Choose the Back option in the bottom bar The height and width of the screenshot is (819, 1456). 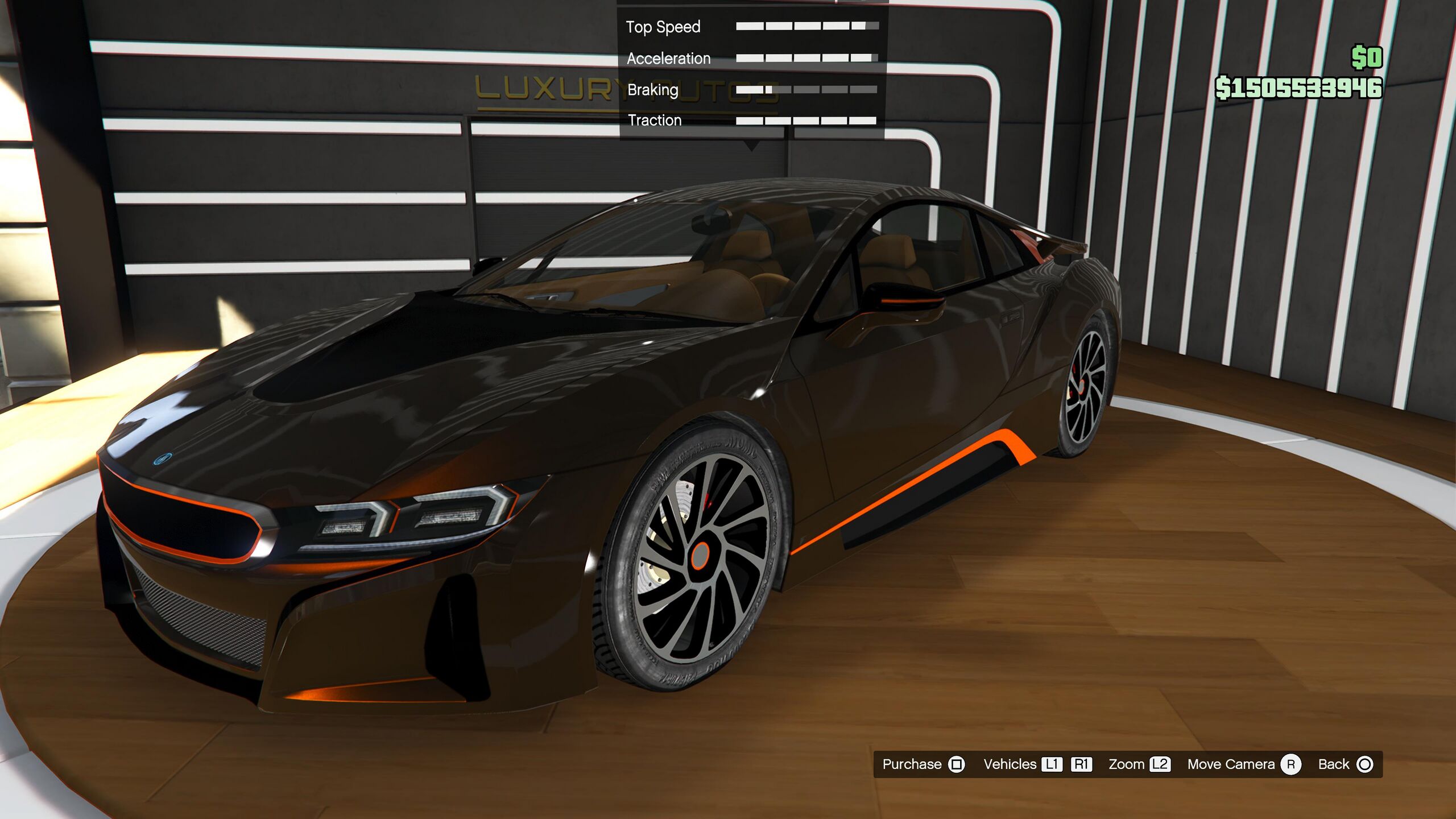(x=1345, y=764)
